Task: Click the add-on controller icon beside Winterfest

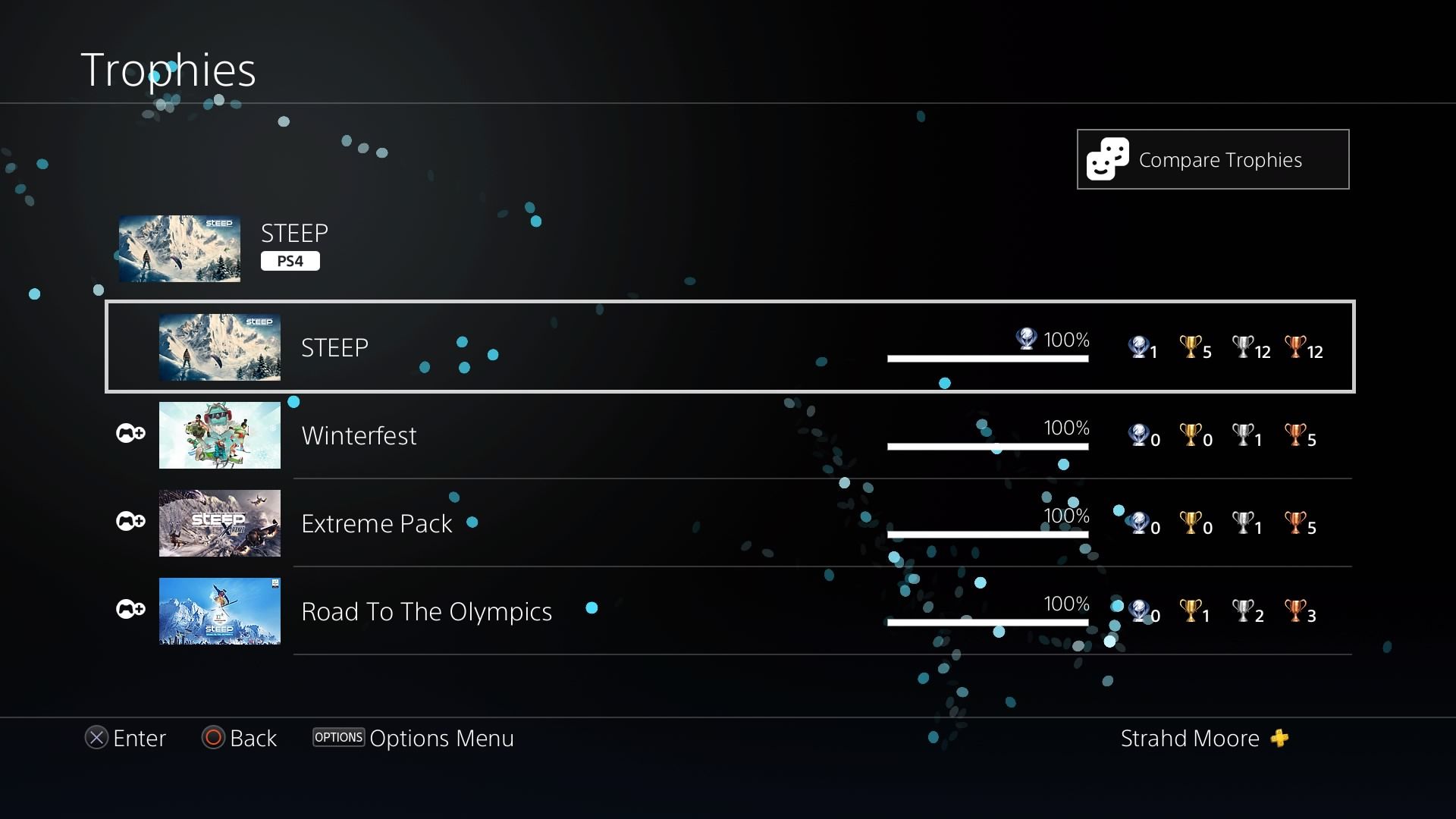Action: coord(130,434)
